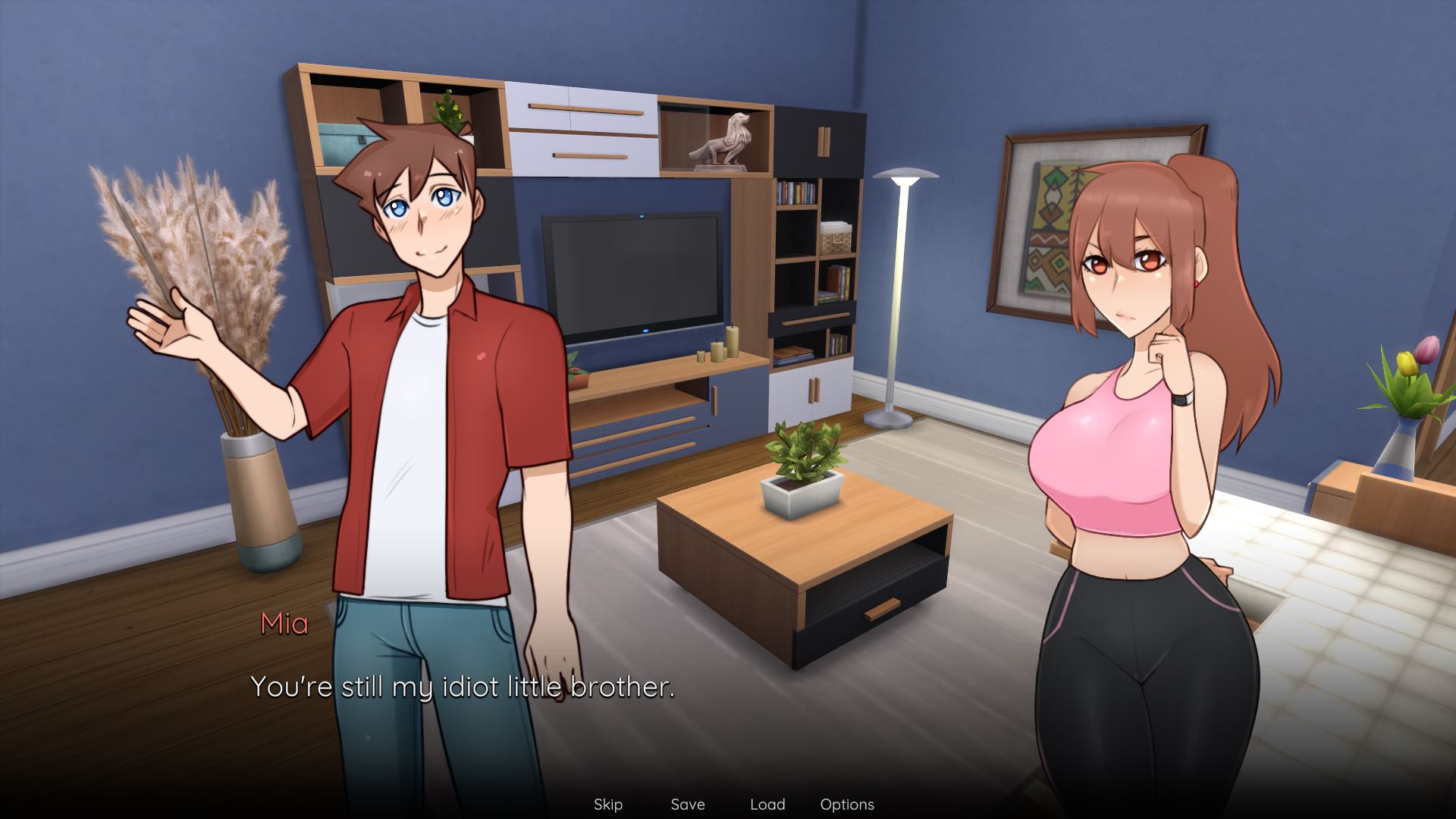1456x819 pixels.
Task: Open the Options menu
Action: 847,805
